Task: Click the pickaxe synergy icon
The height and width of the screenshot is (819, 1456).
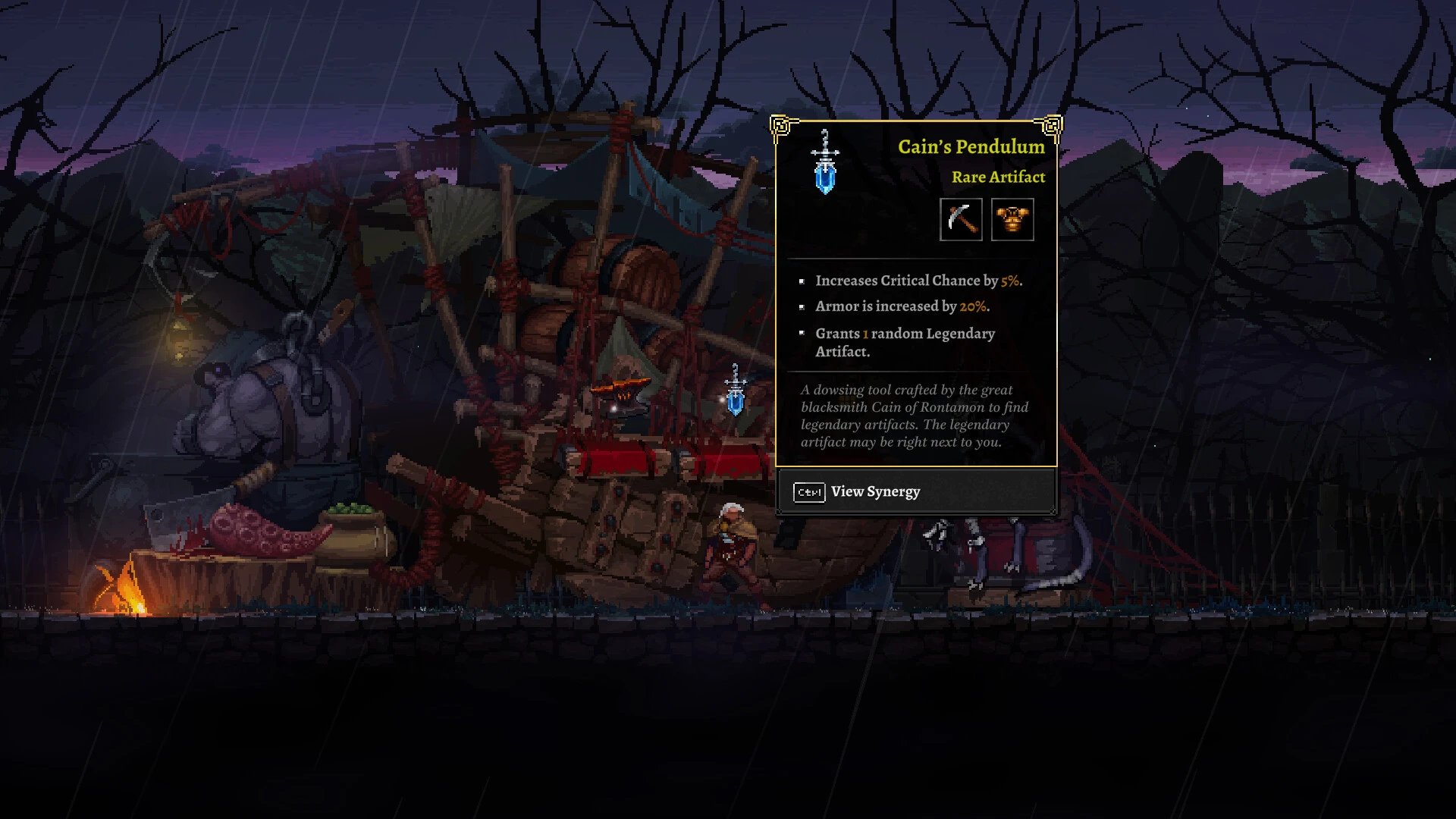Action: [961, 220]
